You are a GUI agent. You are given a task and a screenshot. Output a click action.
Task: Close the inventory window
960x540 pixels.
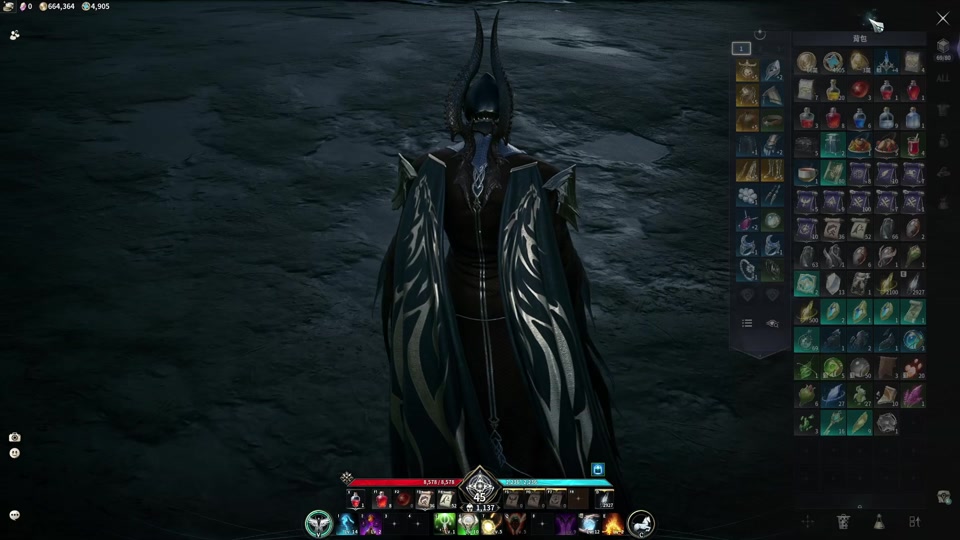[943, 18]
